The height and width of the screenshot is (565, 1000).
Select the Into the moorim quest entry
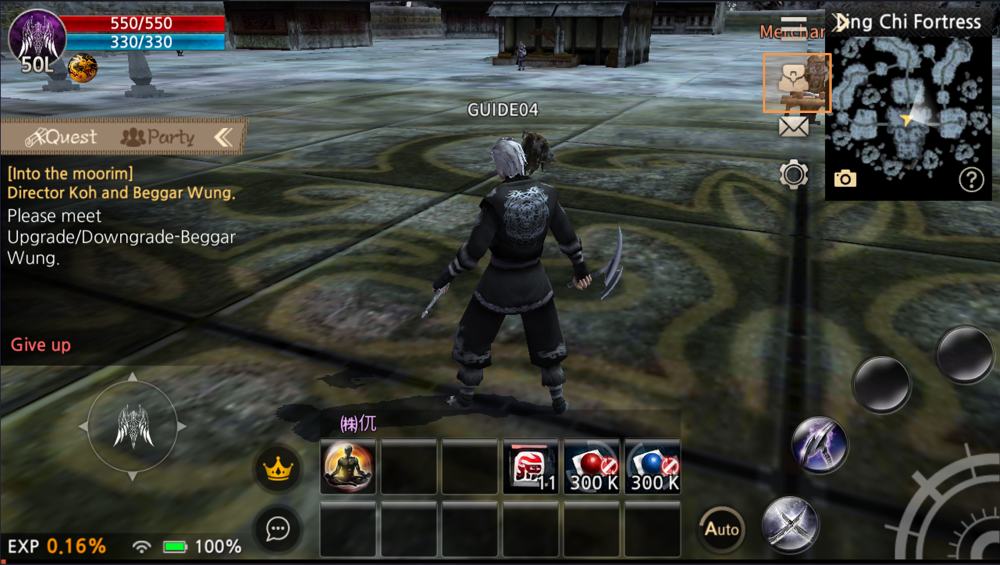(70, 173)
